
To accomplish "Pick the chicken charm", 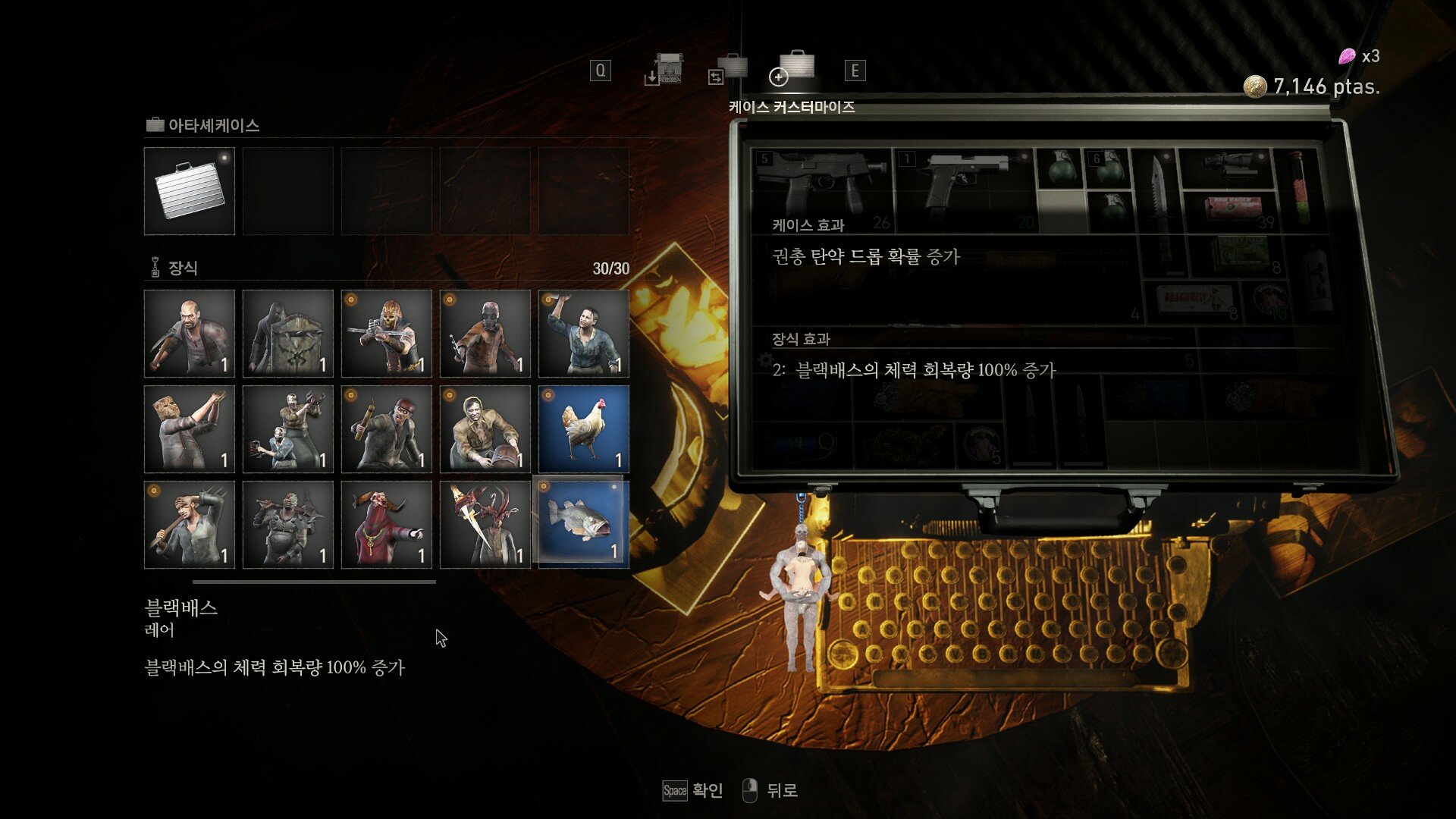I will (584, 429).
